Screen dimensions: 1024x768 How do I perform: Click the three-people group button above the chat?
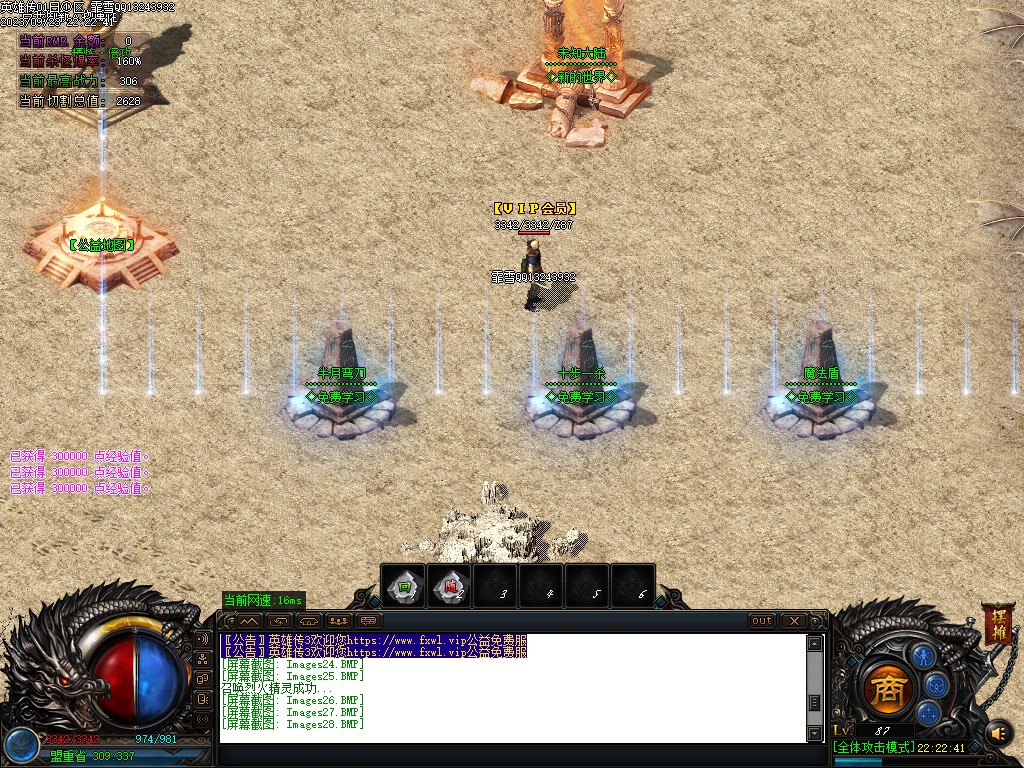337,621
